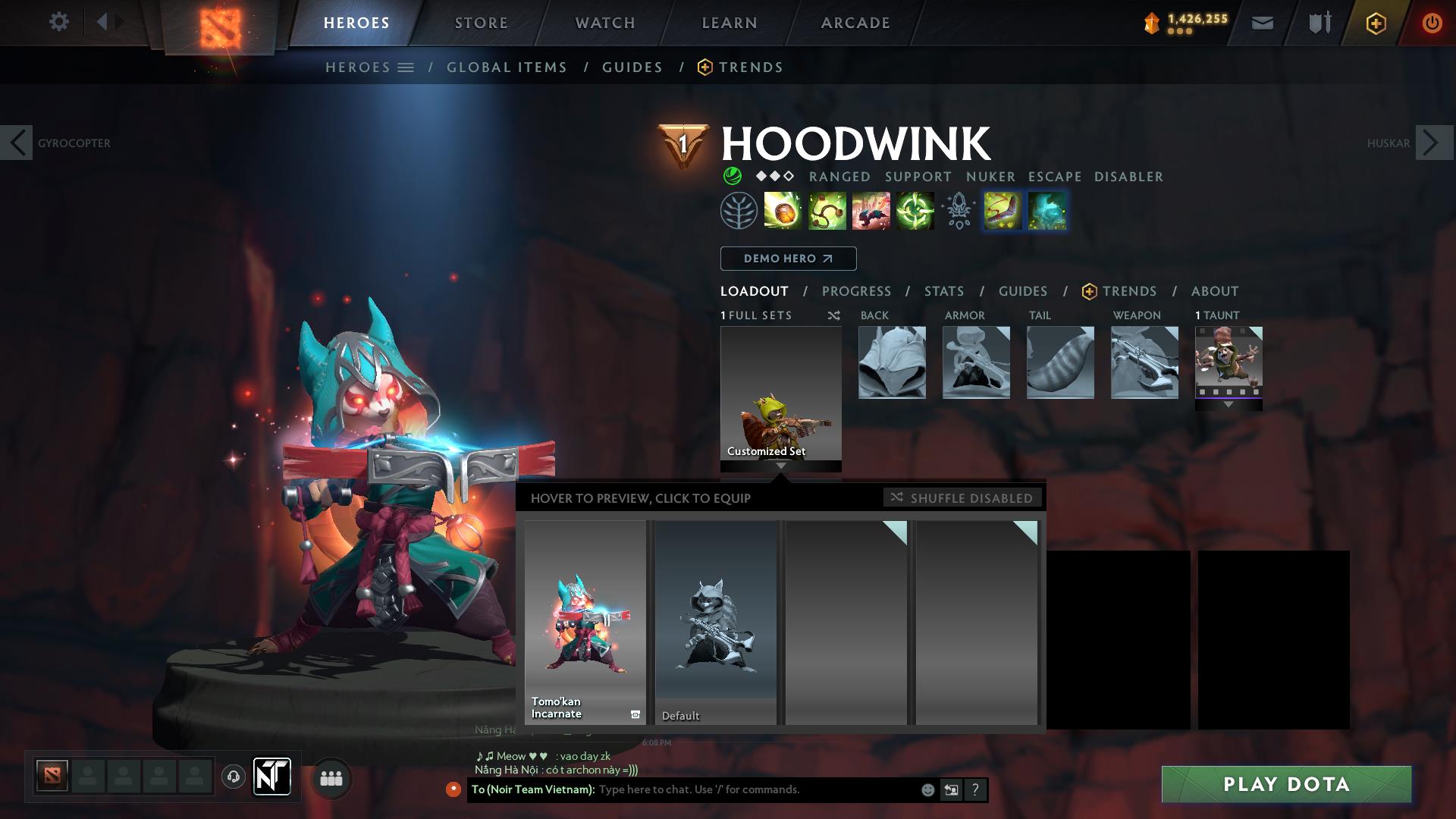Click the party matchmaking group icon
Image resolution: width=1456 pixels, height=819 pixels.
click(x=331, y=778)
